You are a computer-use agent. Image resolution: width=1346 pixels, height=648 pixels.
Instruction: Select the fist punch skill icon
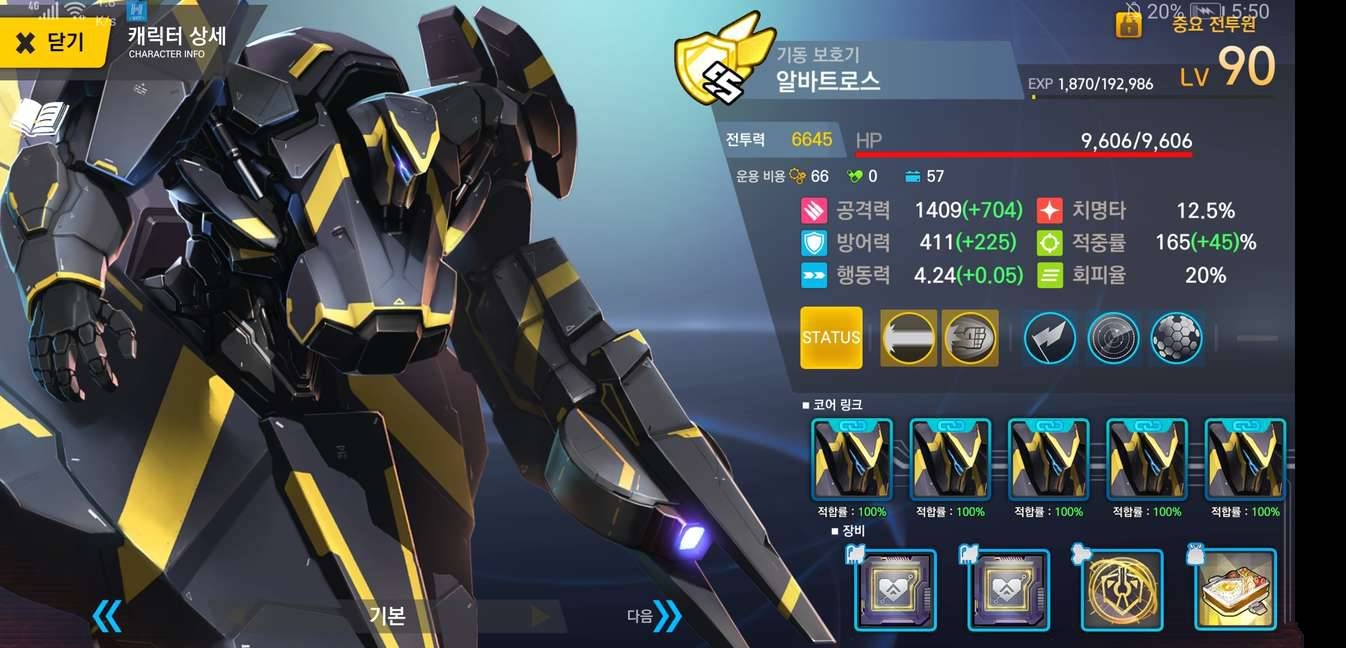pyautogui.click(x=970, y=338)
